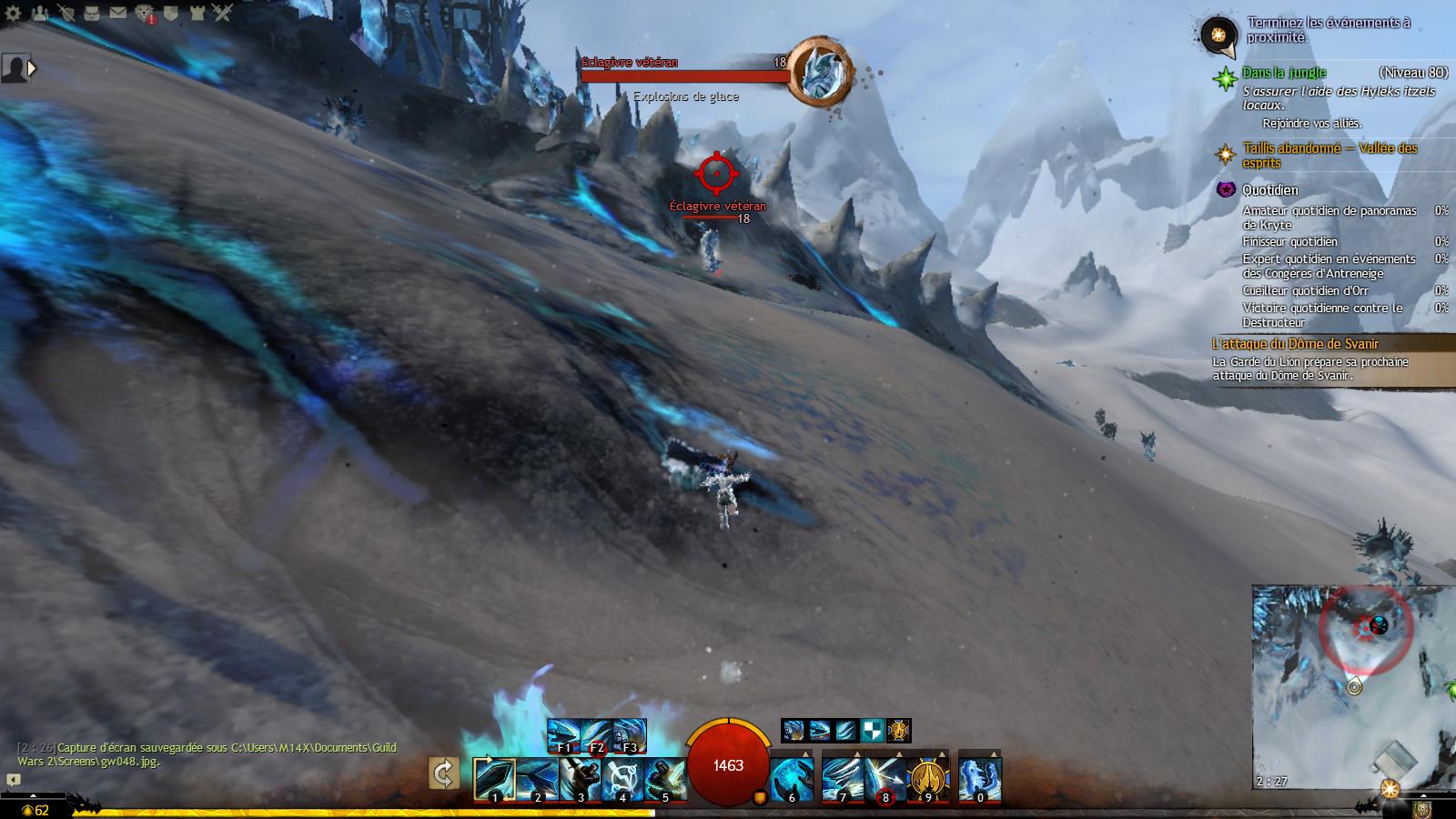This screenshot has width=1456, height=819.
Task: Open the mail envelope icon
Action: pos(118,13)
